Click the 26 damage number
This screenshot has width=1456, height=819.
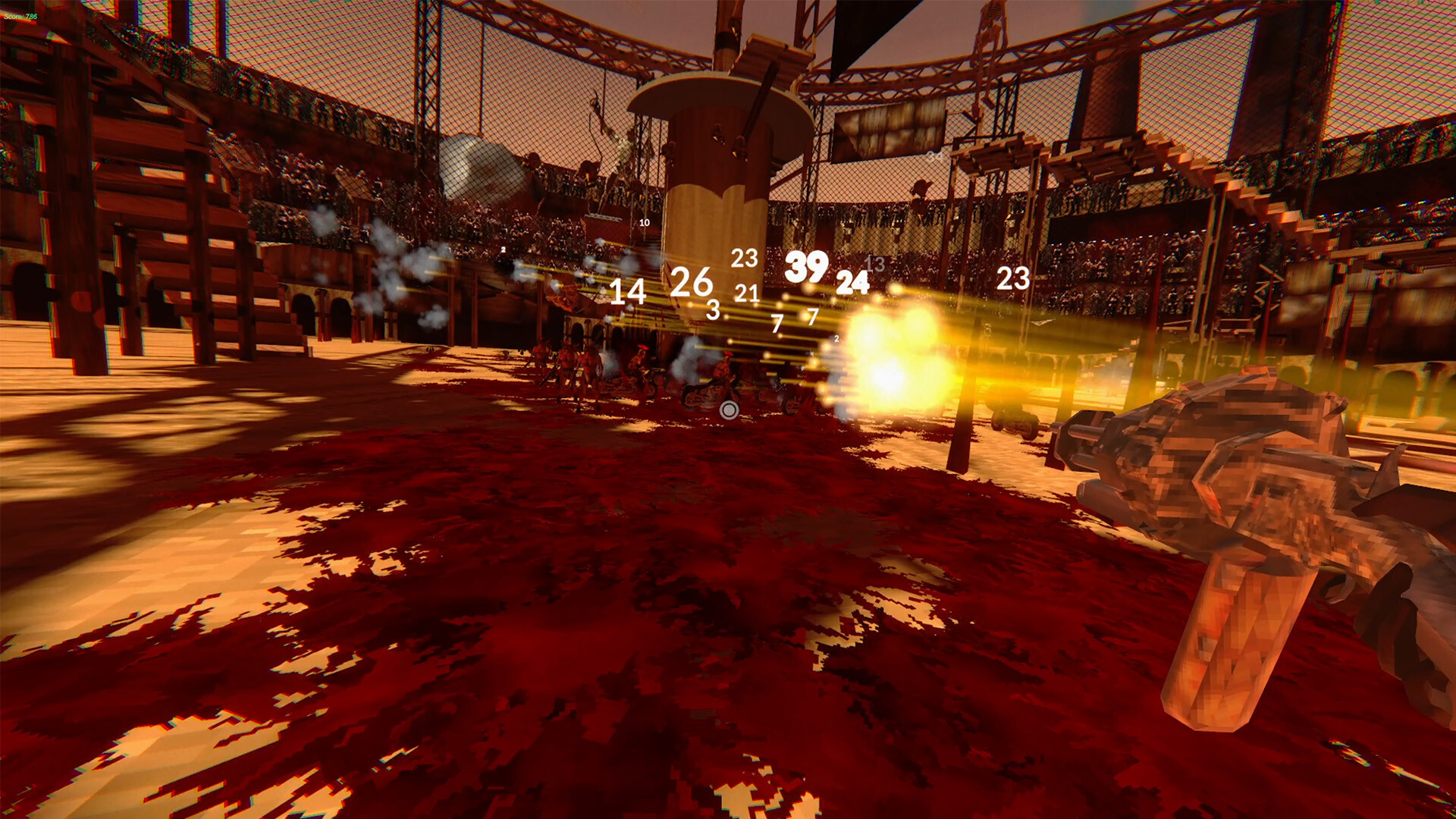coord(691,282)
